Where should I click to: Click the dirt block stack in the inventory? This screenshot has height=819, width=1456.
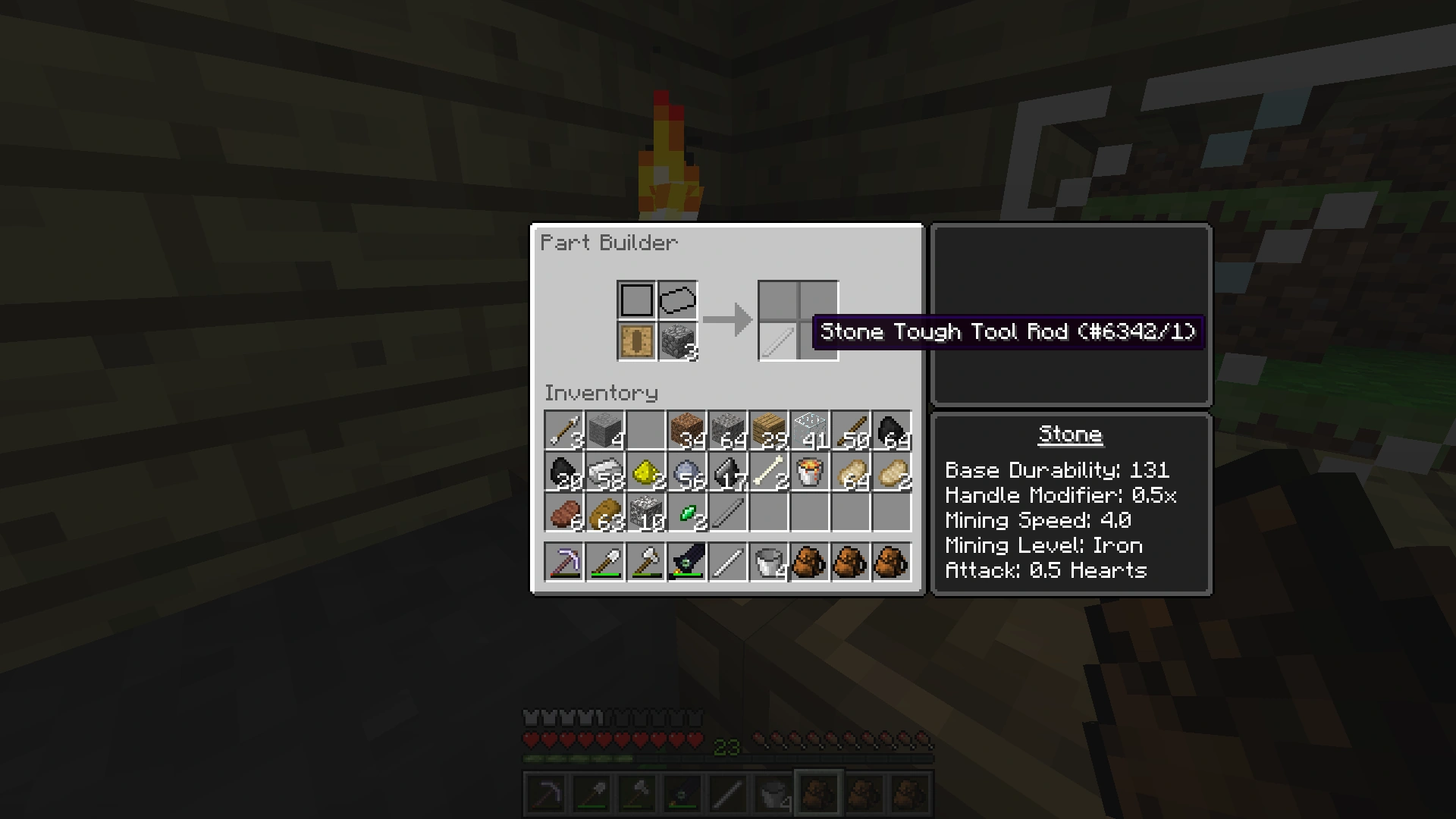(x=687, y=428)
